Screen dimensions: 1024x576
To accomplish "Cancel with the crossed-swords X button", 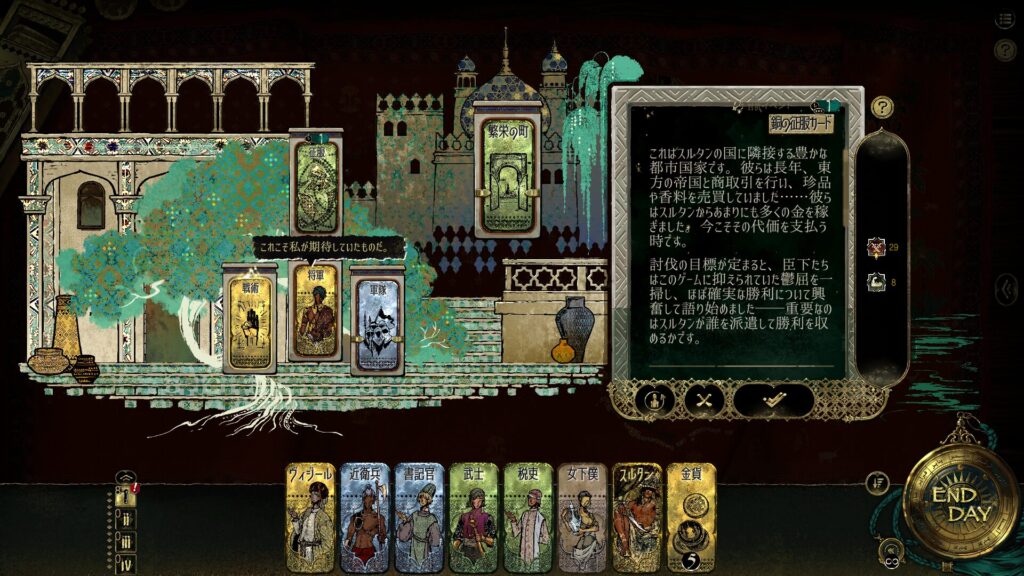I will tap(704, 400).
